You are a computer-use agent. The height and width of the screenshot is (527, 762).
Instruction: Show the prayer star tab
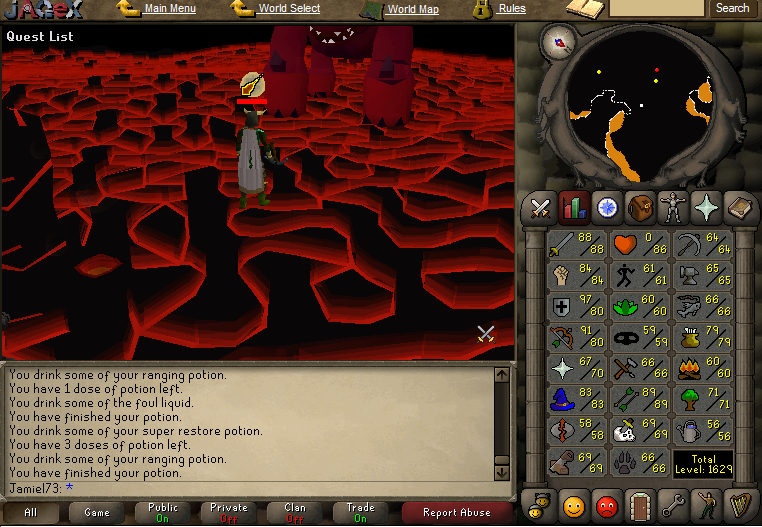[705, 208]
